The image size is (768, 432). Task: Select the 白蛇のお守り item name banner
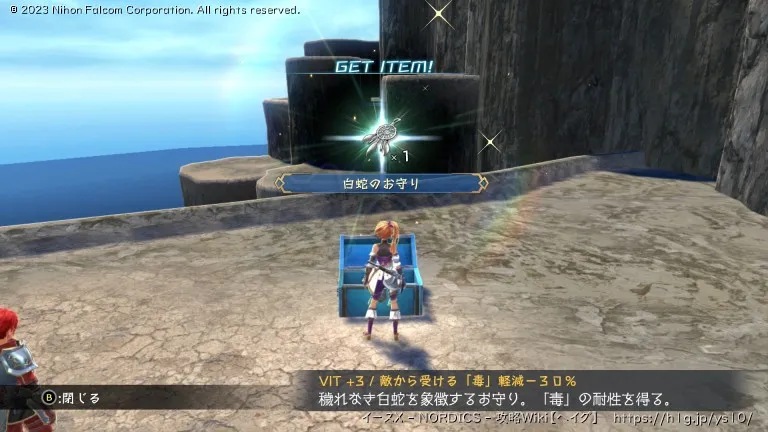click(x=381, y=183)
